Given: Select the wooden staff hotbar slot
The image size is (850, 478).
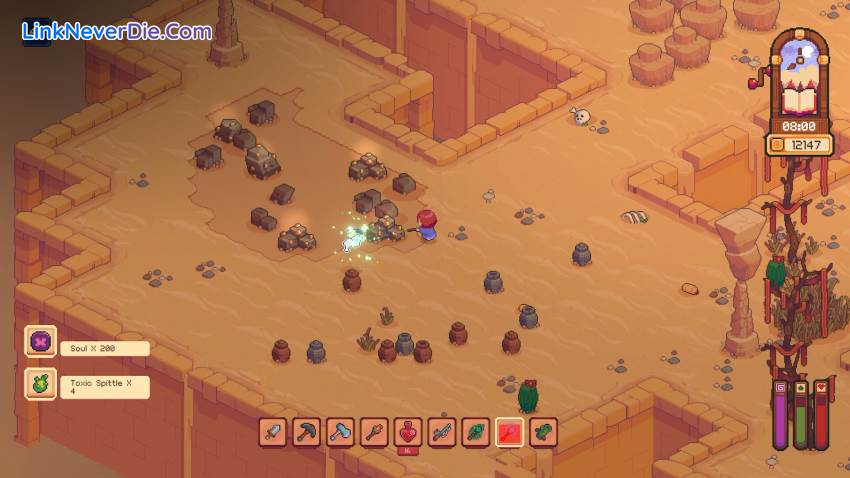Looking at the screenshot, I should point(375,432).
